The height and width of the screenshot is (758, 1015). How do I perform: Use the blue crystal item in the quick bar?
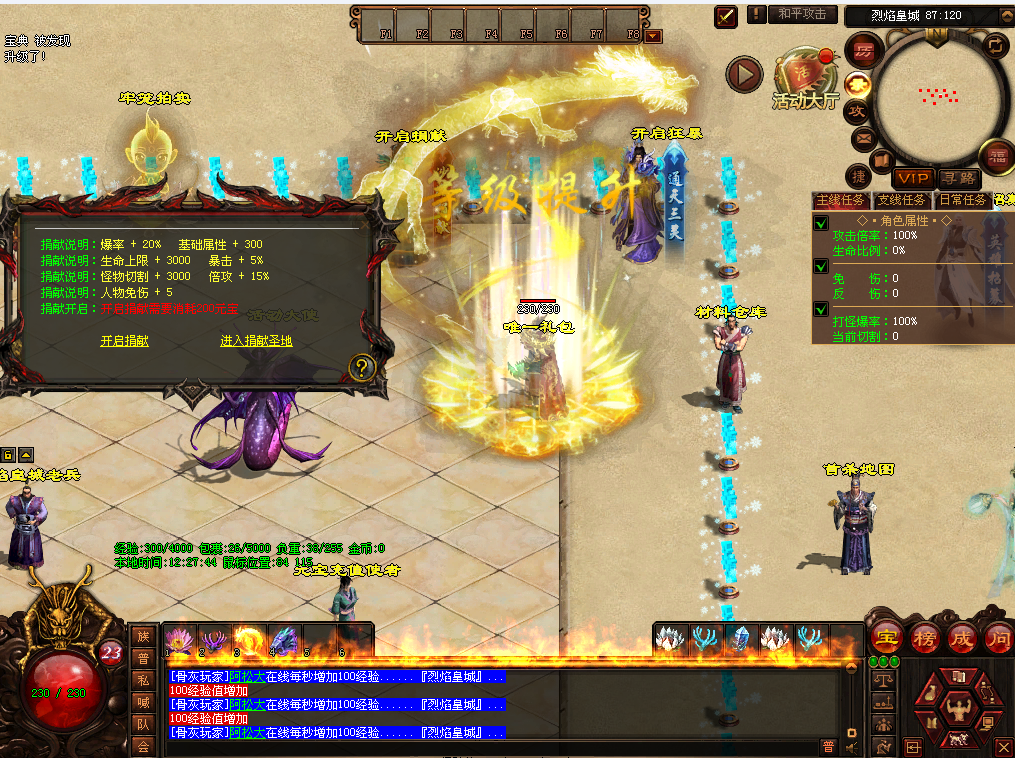739,638
